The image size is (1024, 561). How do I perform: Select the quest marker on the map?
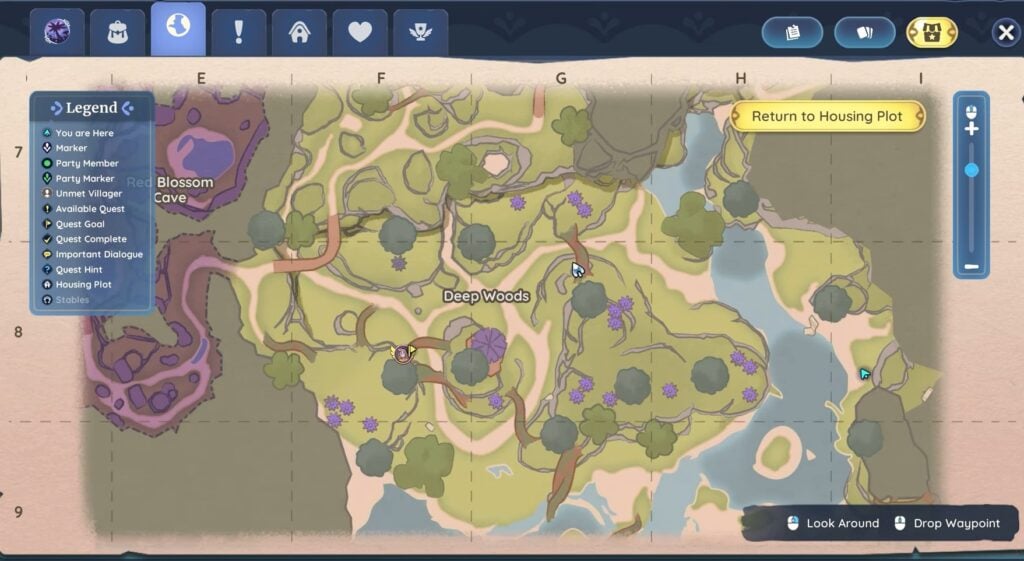pyautogui.click(x=403, y=352)
